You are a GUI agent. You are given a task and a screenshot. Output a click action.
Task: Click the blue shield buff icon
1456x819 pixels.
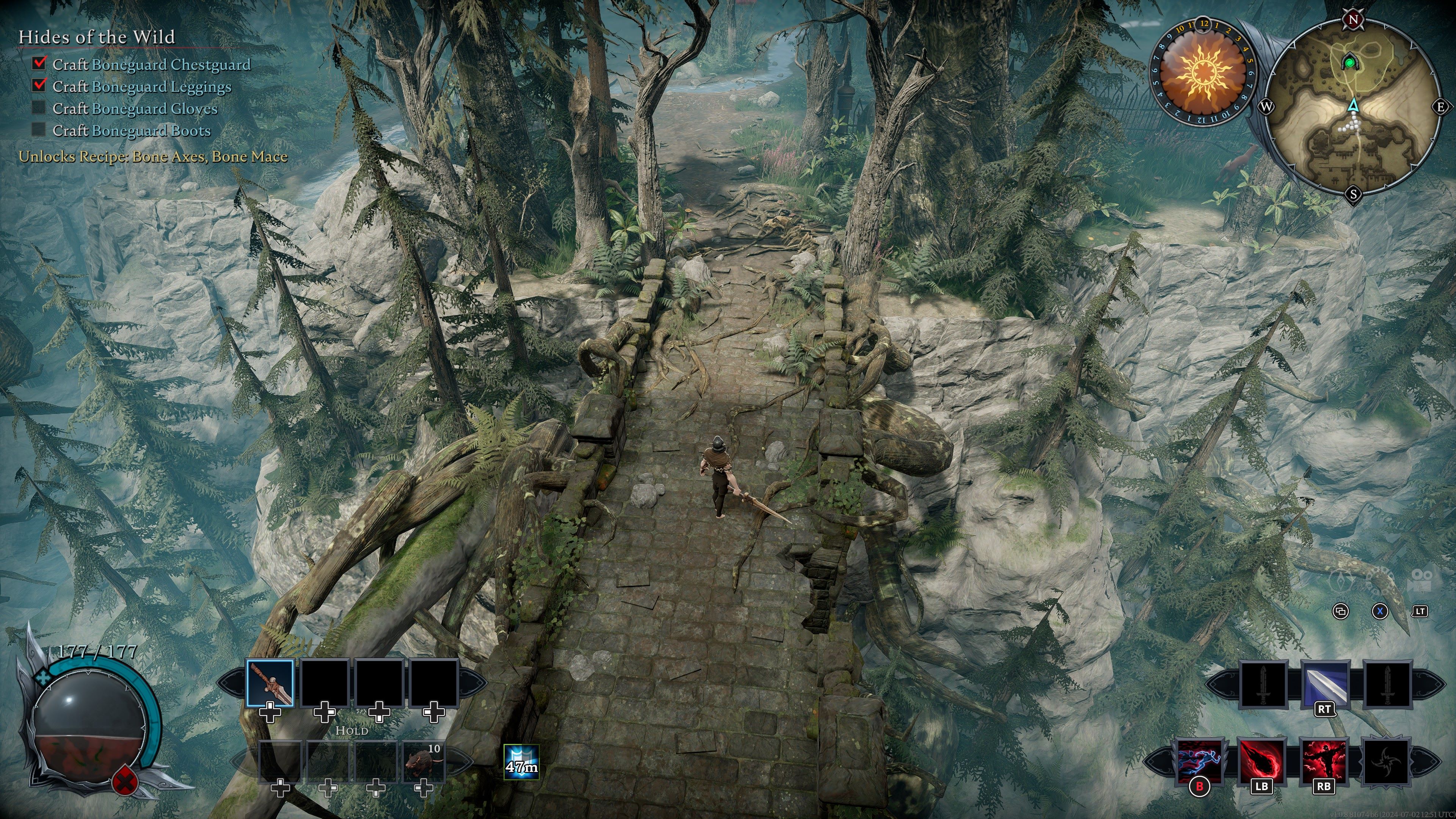(521, 761)
